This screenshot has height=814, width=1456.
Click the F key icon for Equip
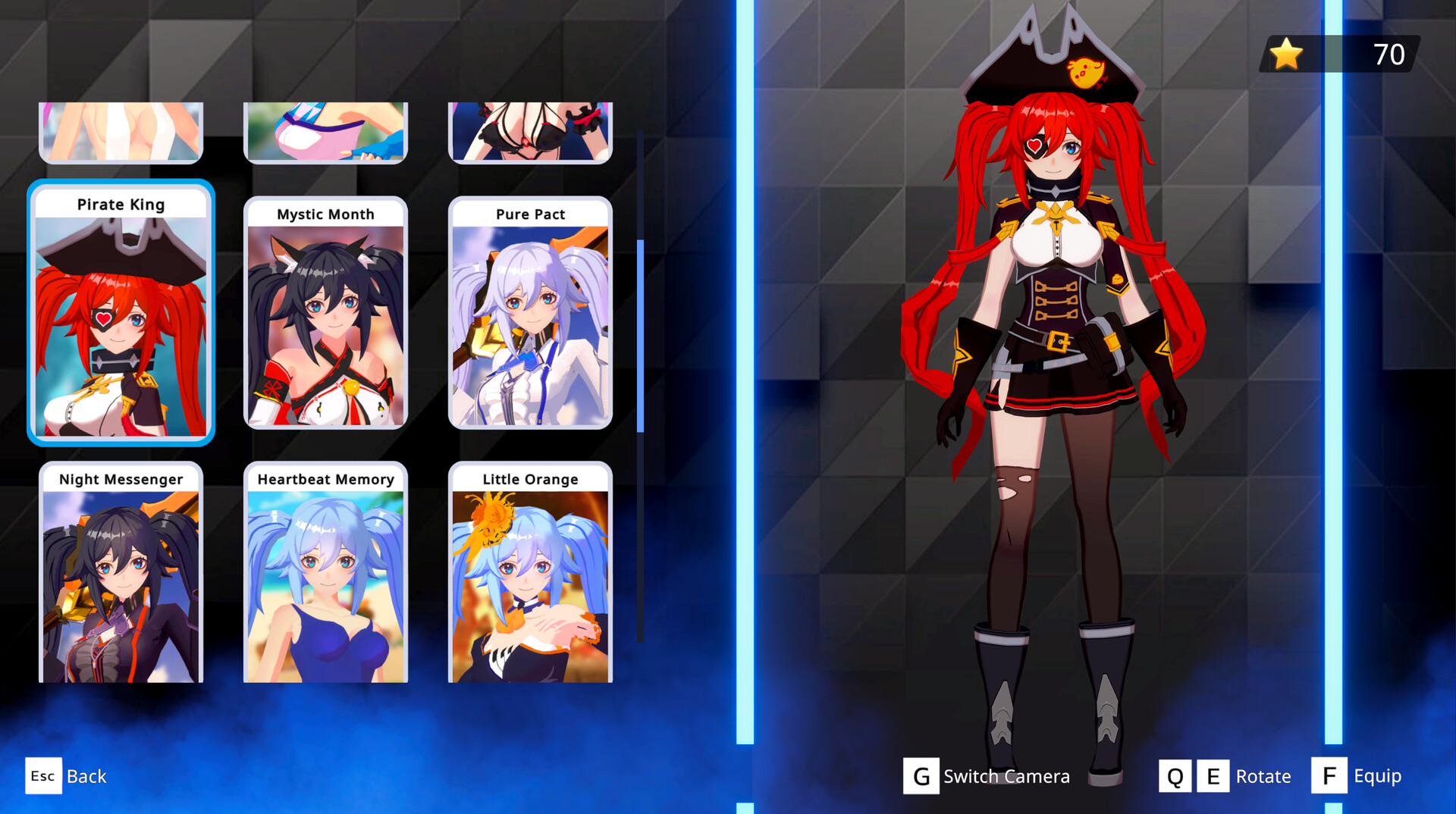1329,775
